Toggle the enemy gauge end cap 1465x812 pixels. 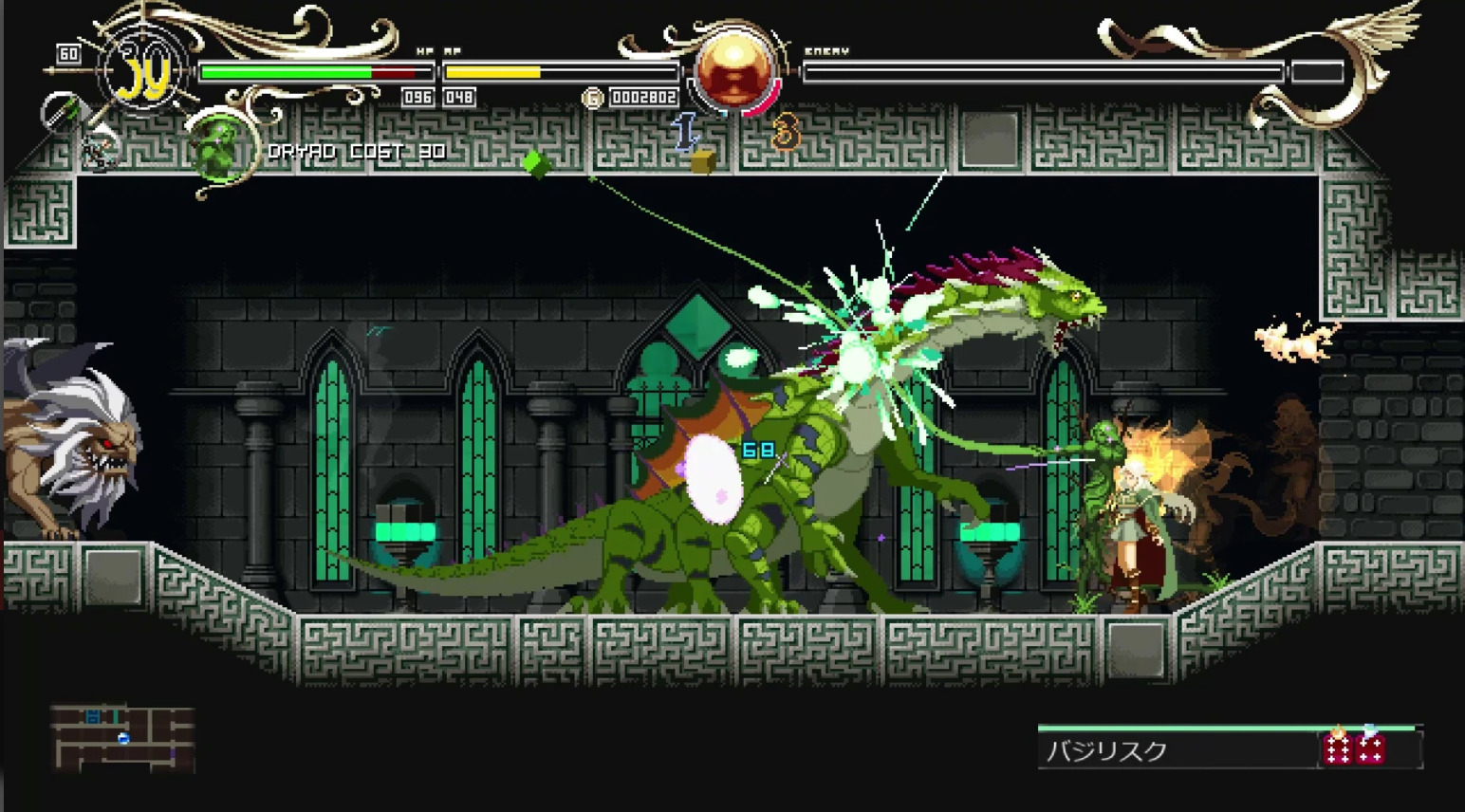pyautogui.click(x=1317, y=71)
